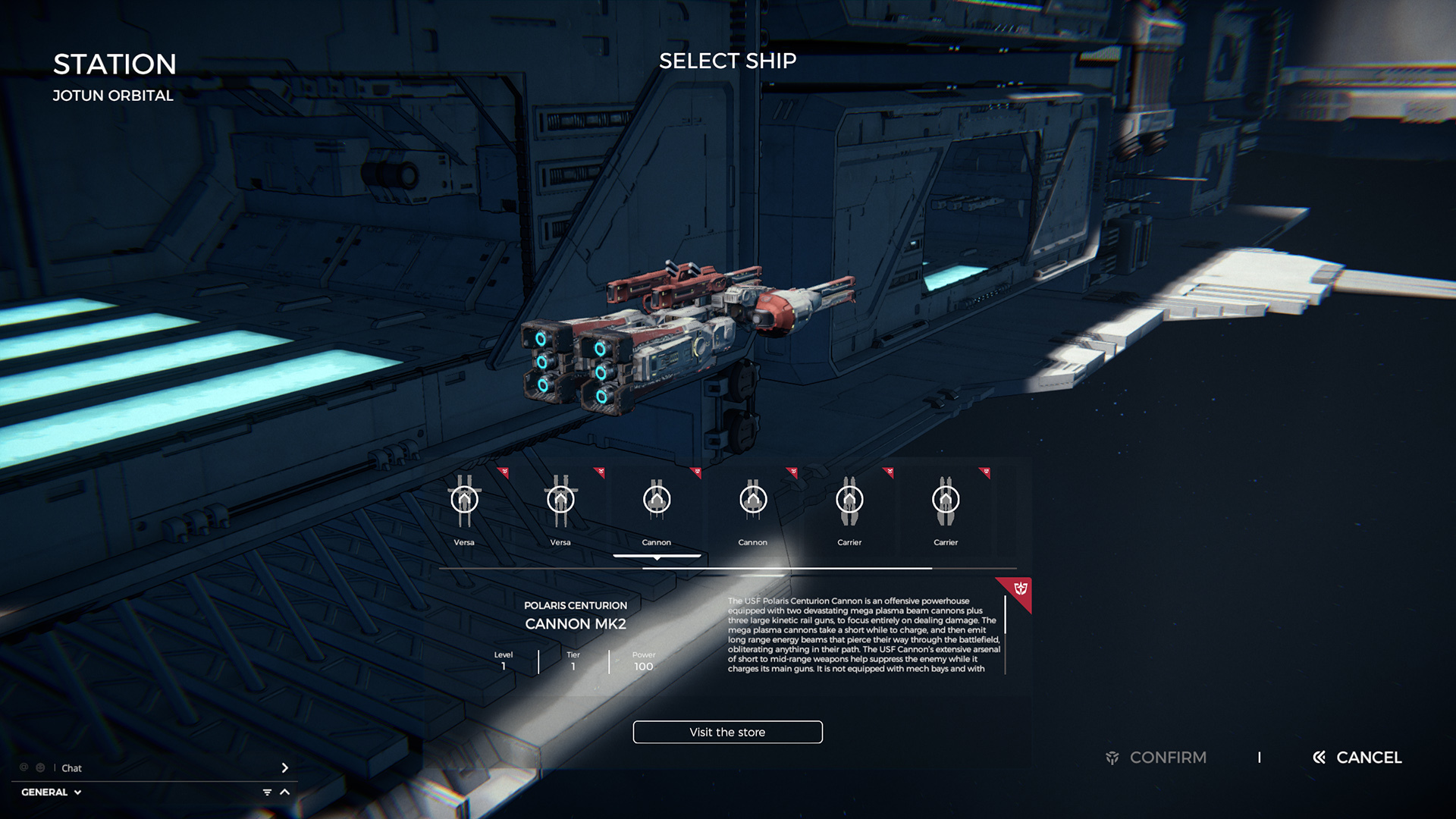
Task: Send chat message with the arrow button
Action: (x=285, y=768)
